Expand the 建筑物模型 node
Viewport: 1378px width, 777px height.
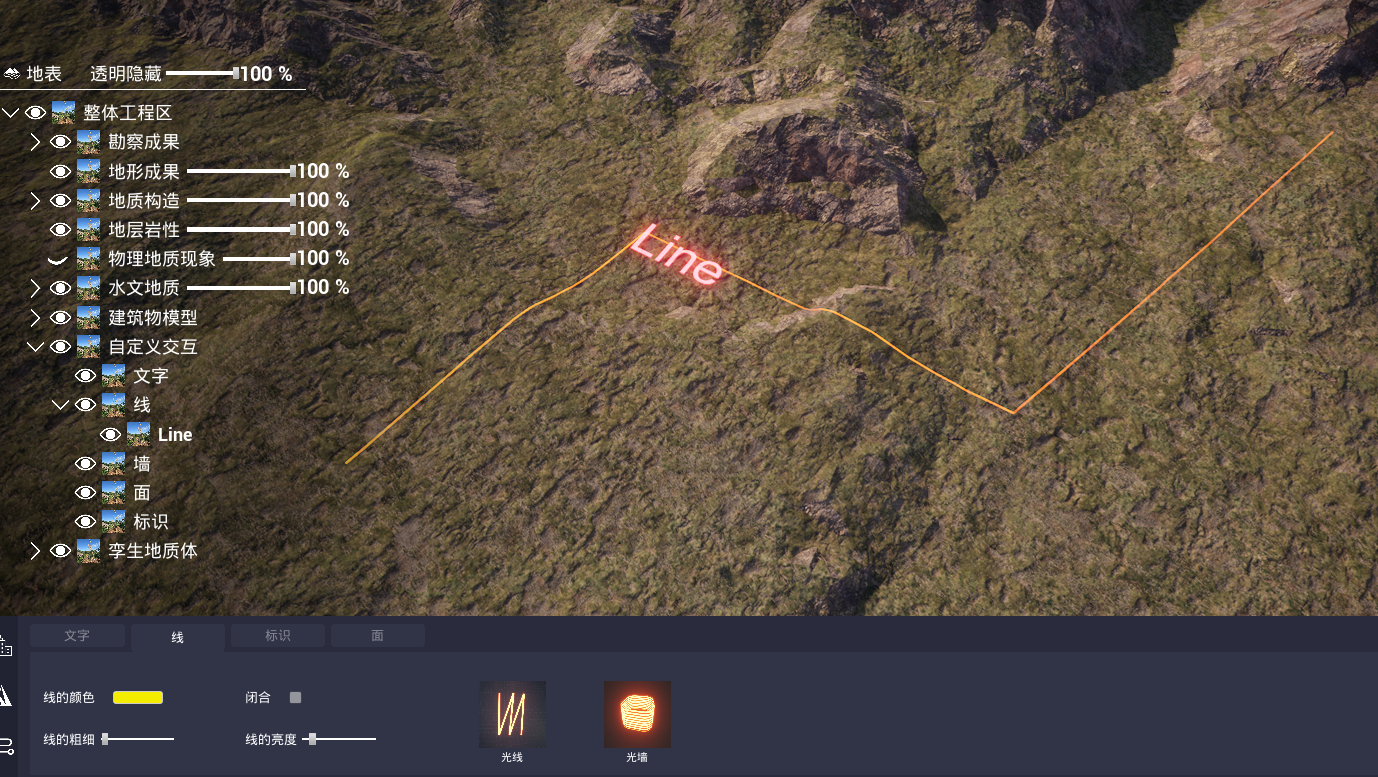36,318
